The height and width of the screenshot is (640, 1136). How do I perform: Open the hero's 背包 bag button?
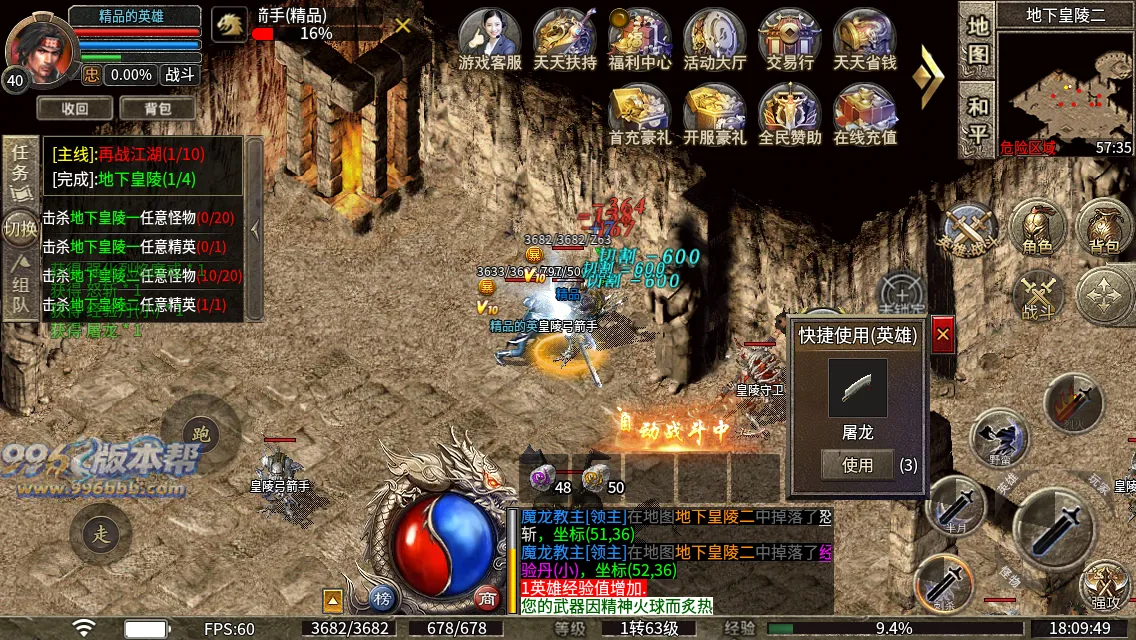point(157,108)
